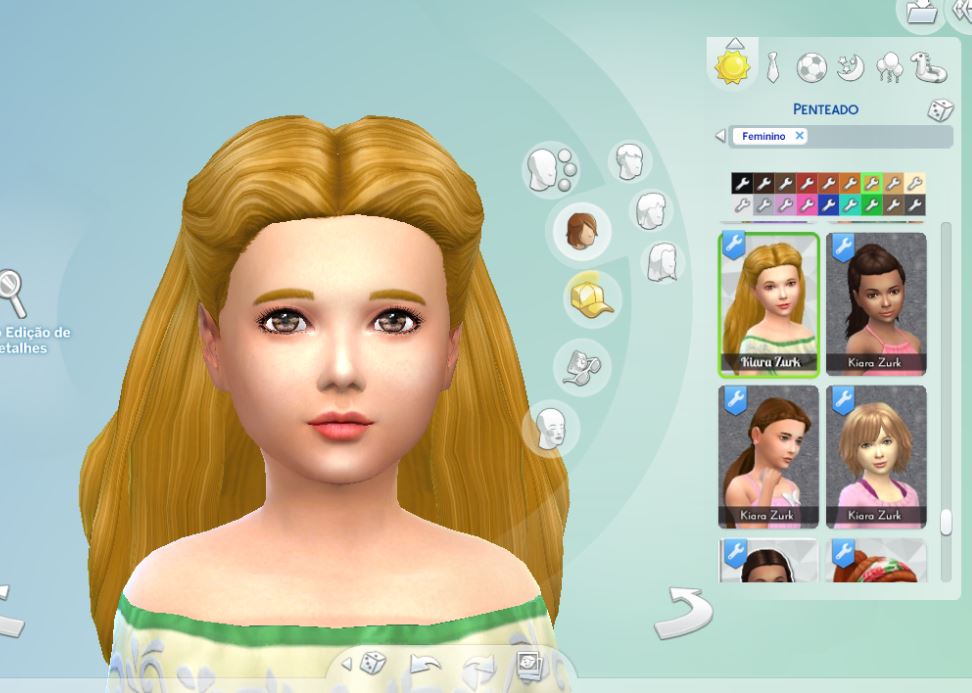Select the dark blue hair color swatch
Image resolution: width=972 pixels, height=693 pixels.
click(828, 205)
